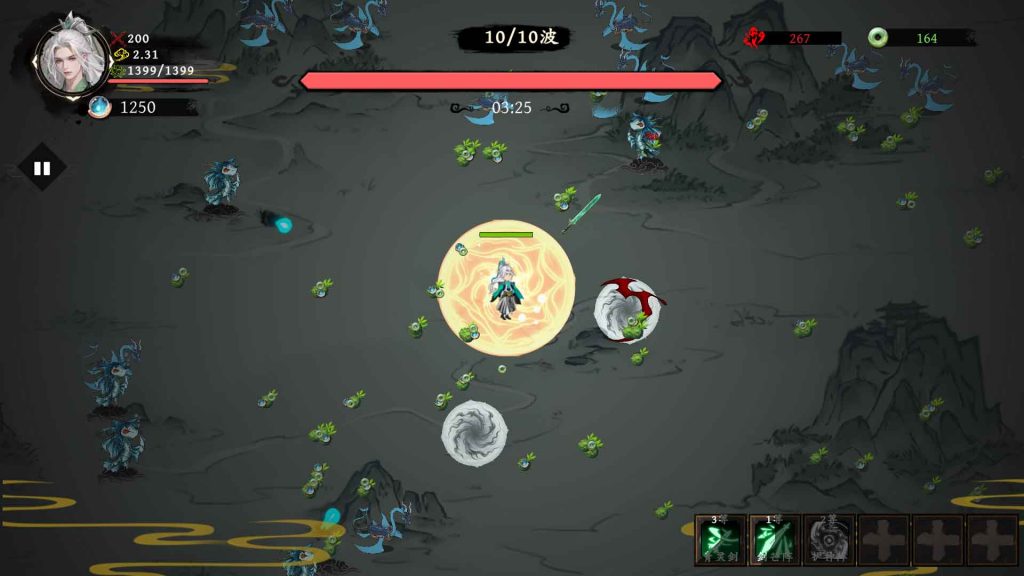Open the white-haired hero portrait
This screenshot has height=576, width=1024.
point(71,57)
